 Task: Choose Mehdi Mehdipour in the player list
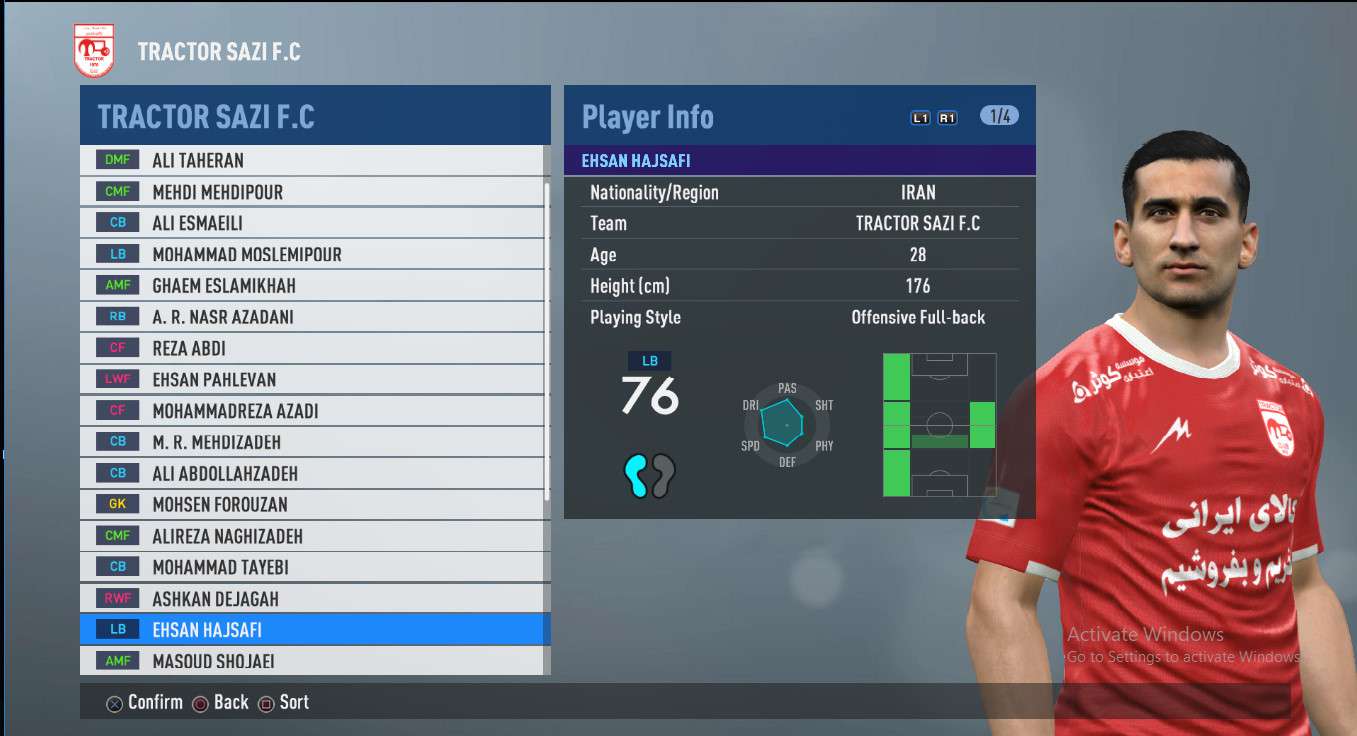tap(312, 191)
